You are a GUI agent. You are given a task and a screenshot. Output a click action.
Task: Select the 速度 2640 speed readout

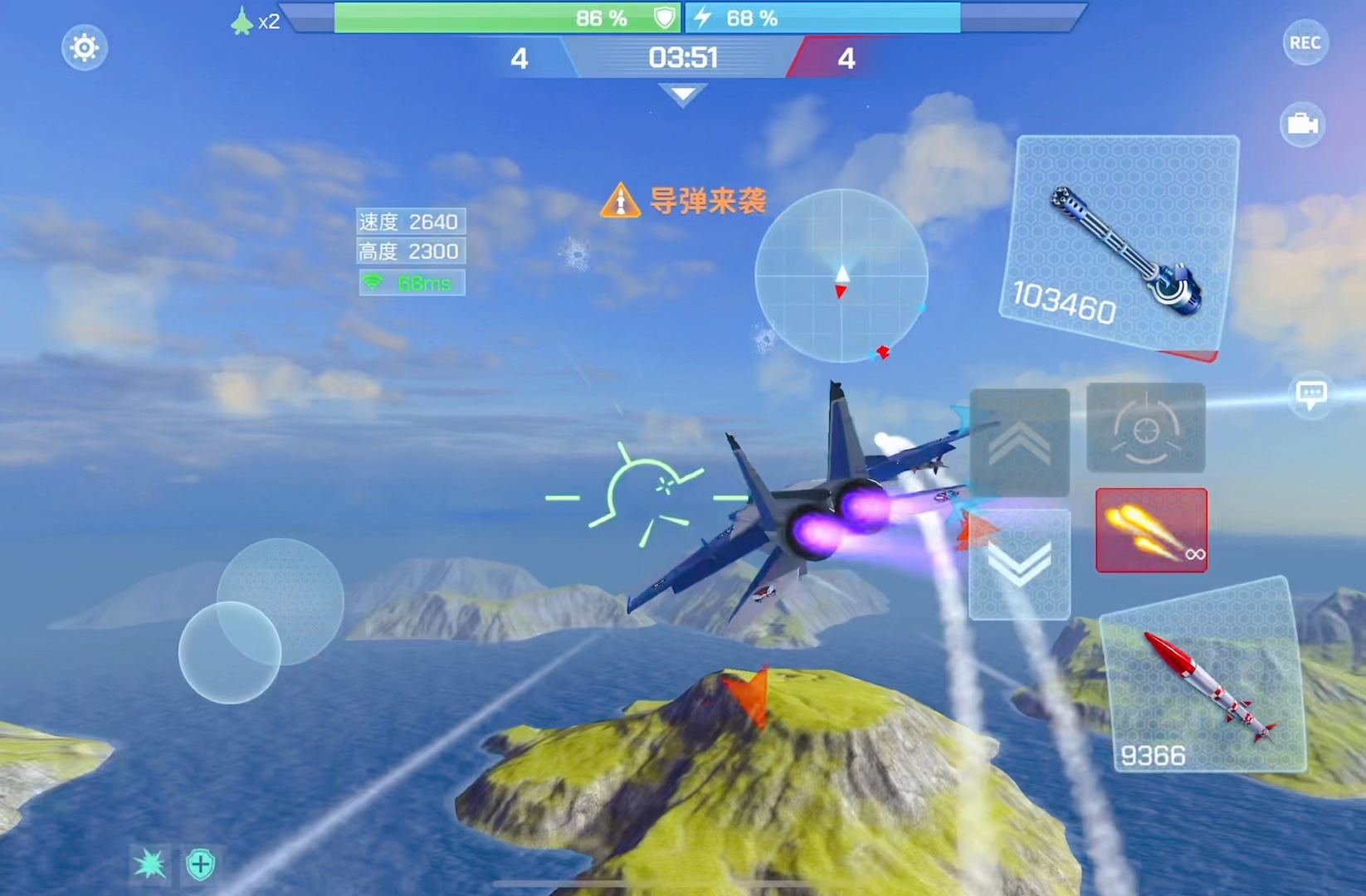410,221
